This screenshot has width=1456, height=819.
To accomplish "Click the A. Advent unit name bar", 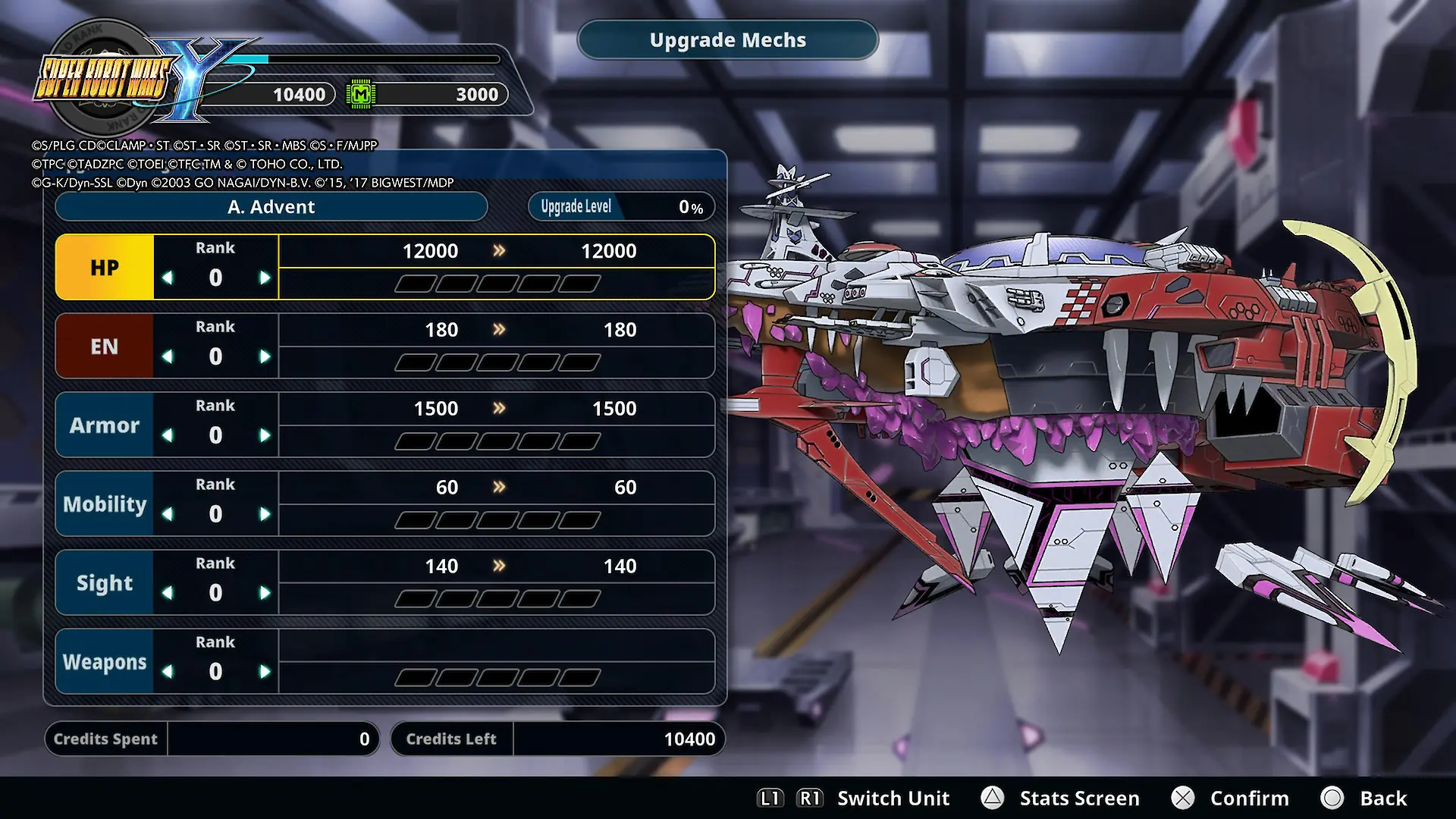I will (x=271, y=207).
